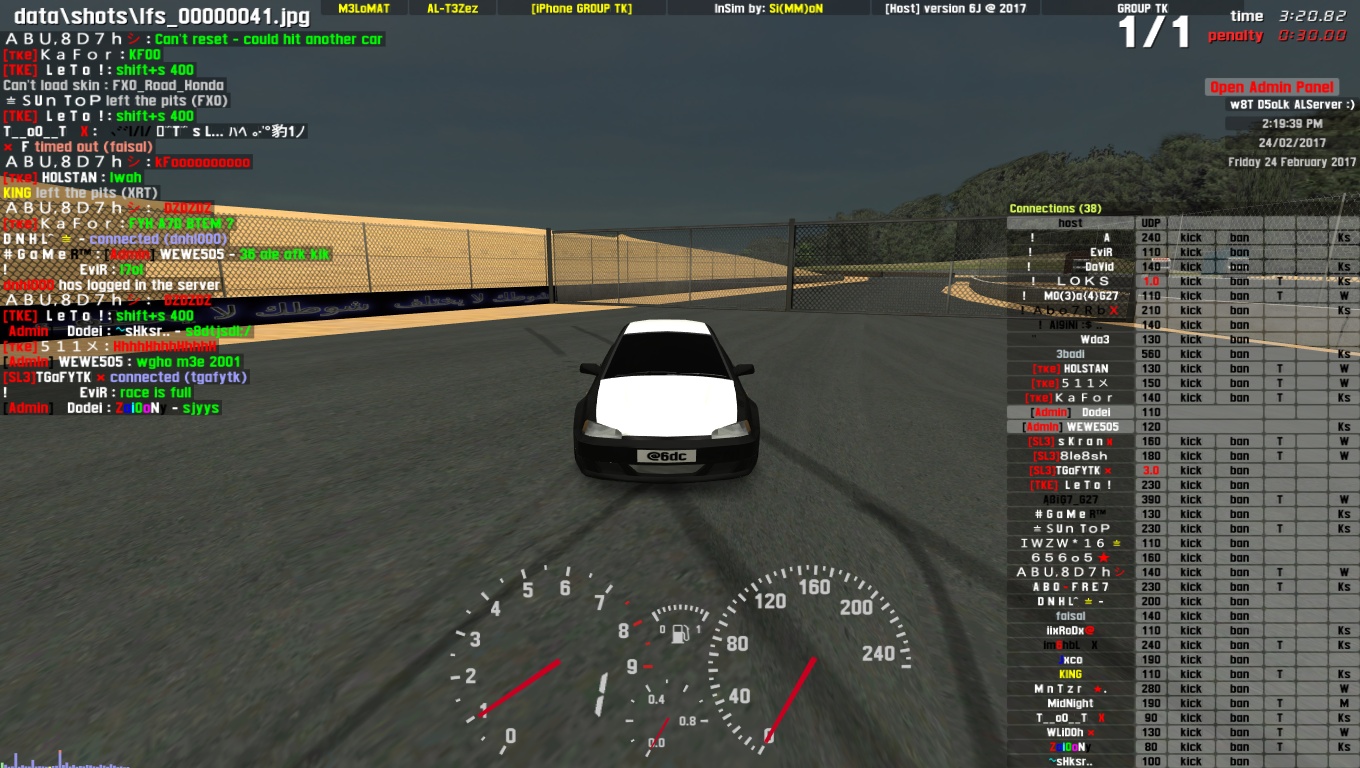Select the host row in connections list
This screenshot has height=768, width=1360.
coord(1071,223)
